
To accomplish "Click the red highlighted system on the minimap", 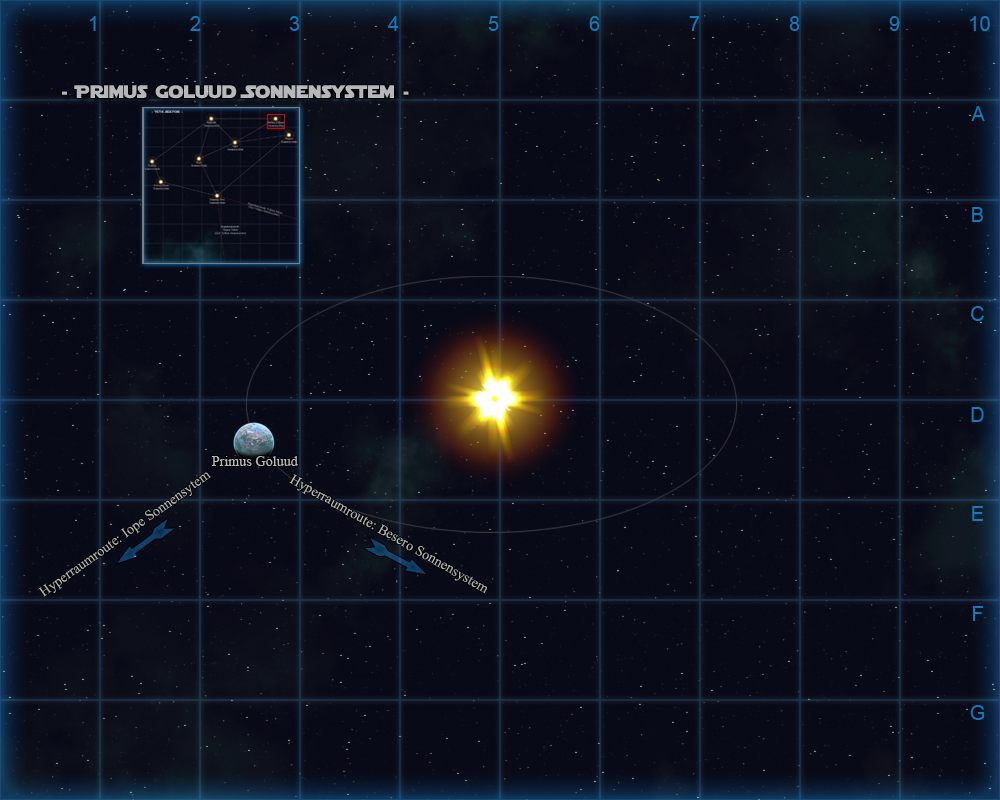I will click(276, 121).
